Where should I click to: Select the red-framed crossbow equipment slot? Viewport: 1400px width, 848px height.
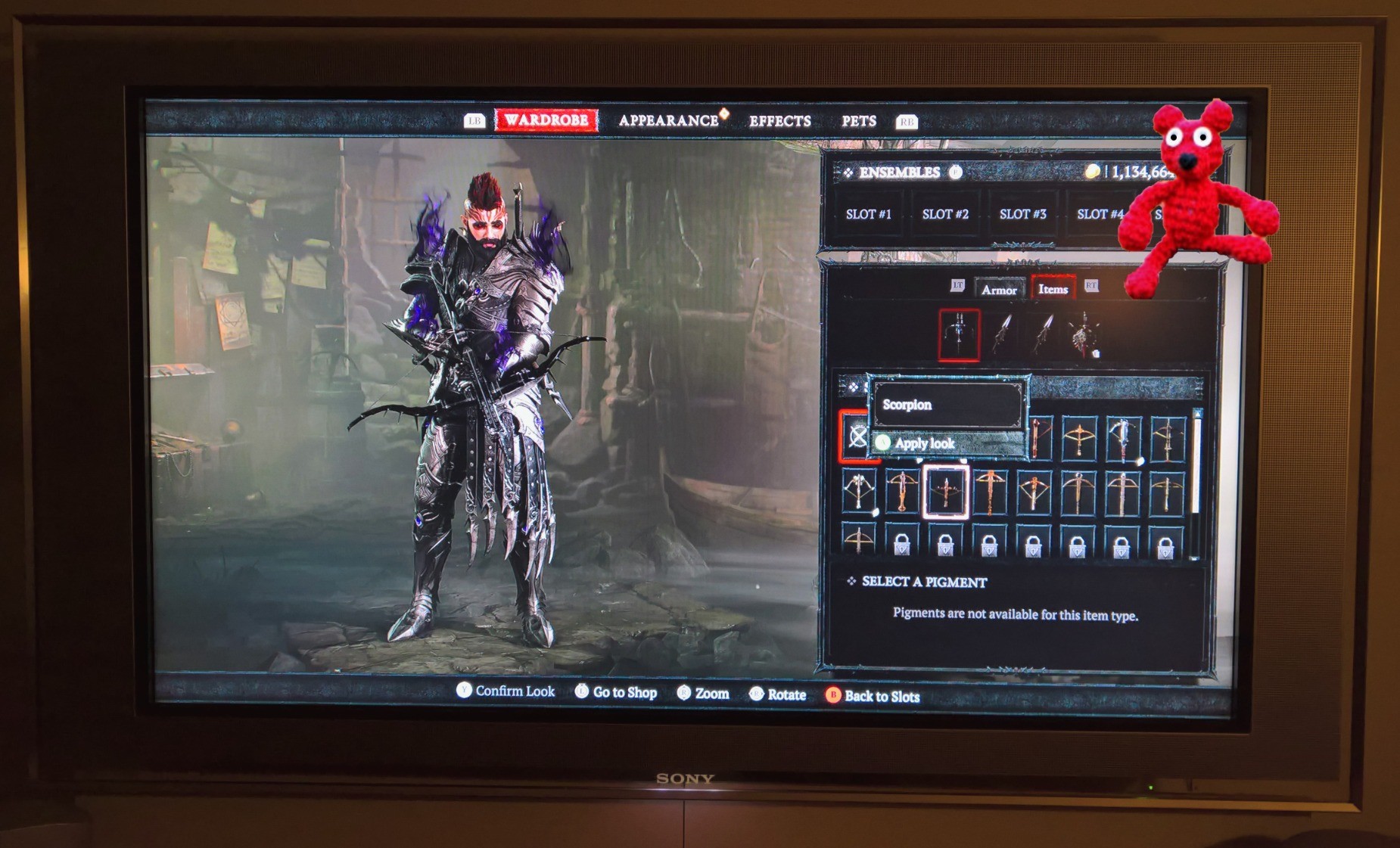(x=959, y=334)
